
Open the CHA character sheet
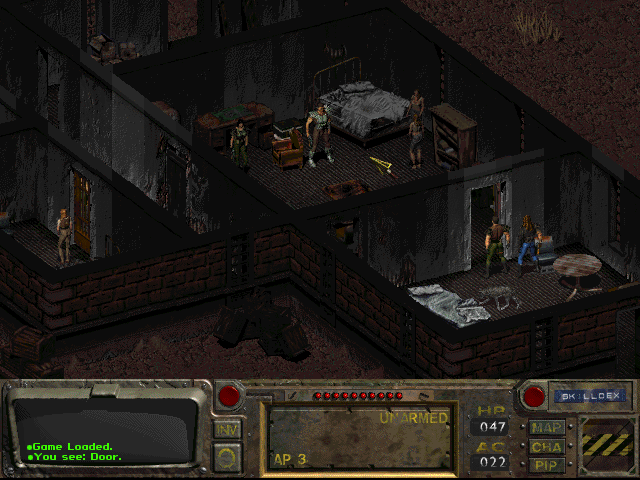[x=548, y=446]
